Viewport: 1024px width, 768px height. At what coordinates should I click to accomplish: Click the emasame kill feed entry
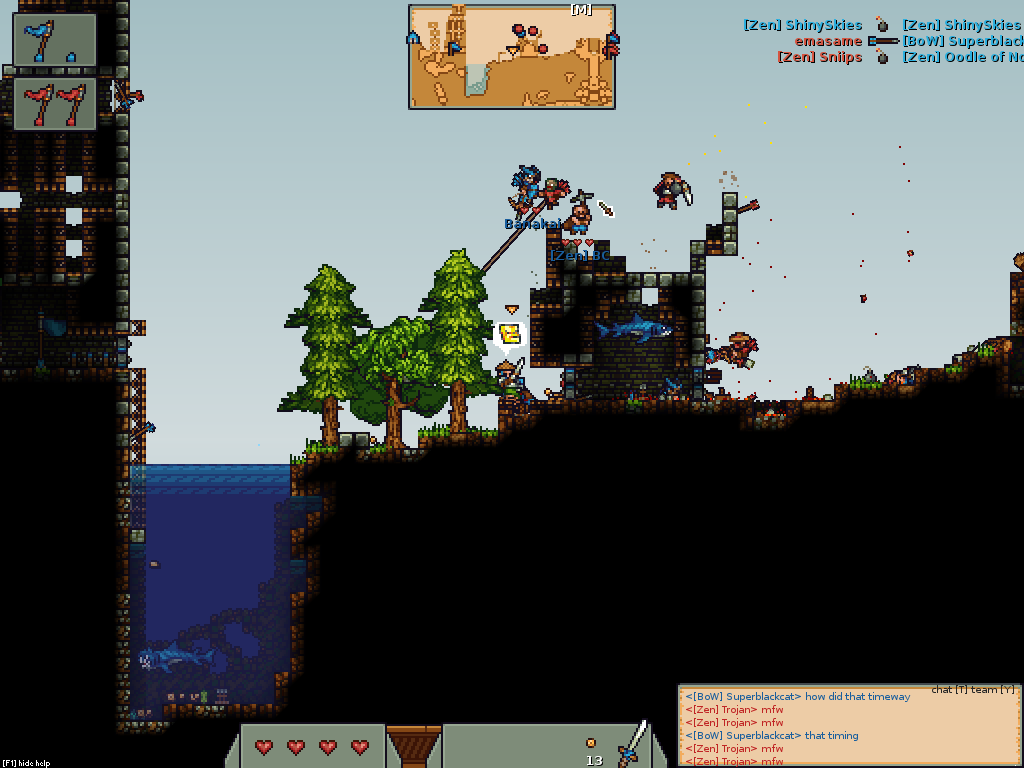[x=828, y=41]
